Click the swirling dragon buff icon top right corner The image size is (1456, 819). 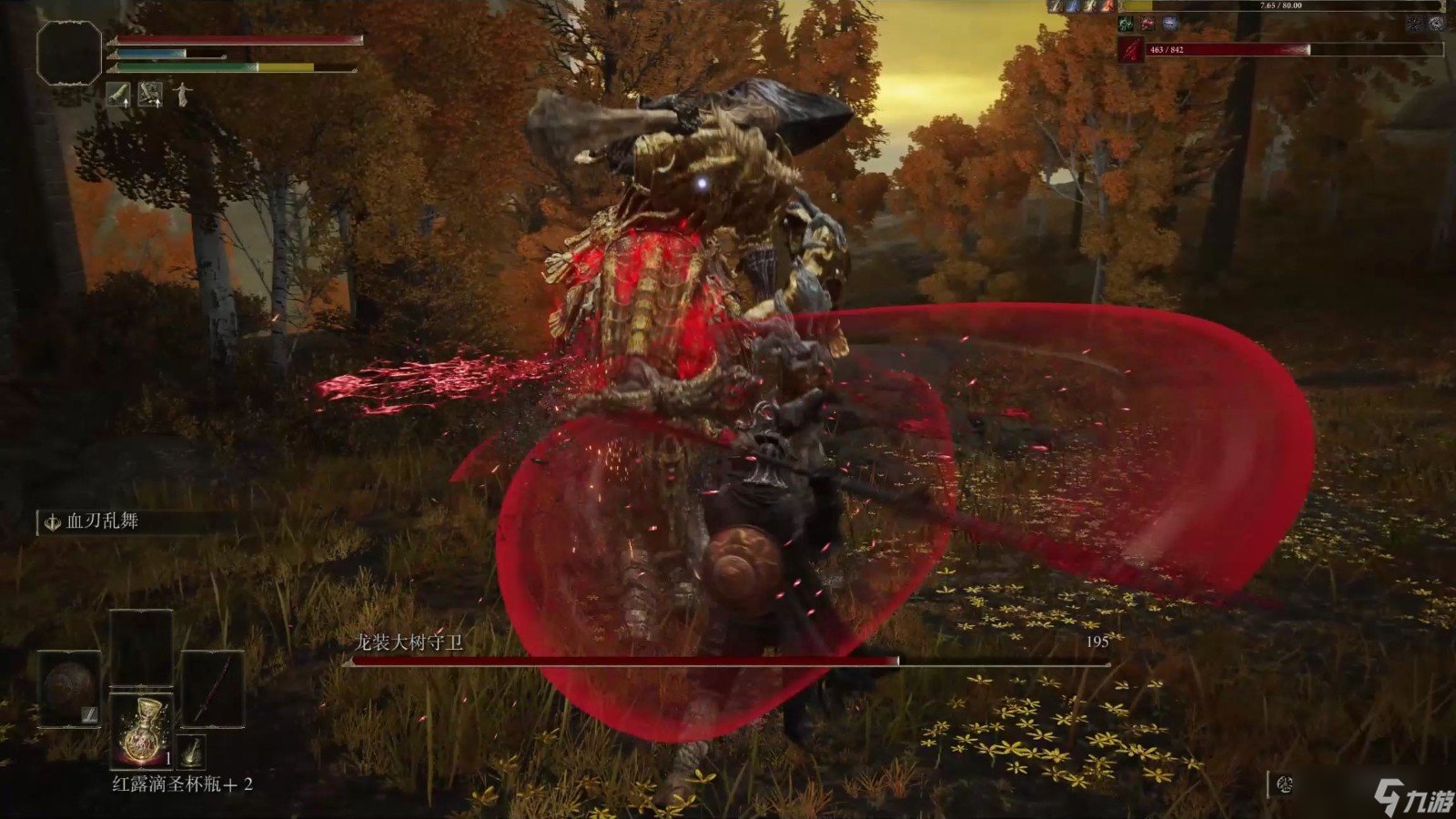1436,25
